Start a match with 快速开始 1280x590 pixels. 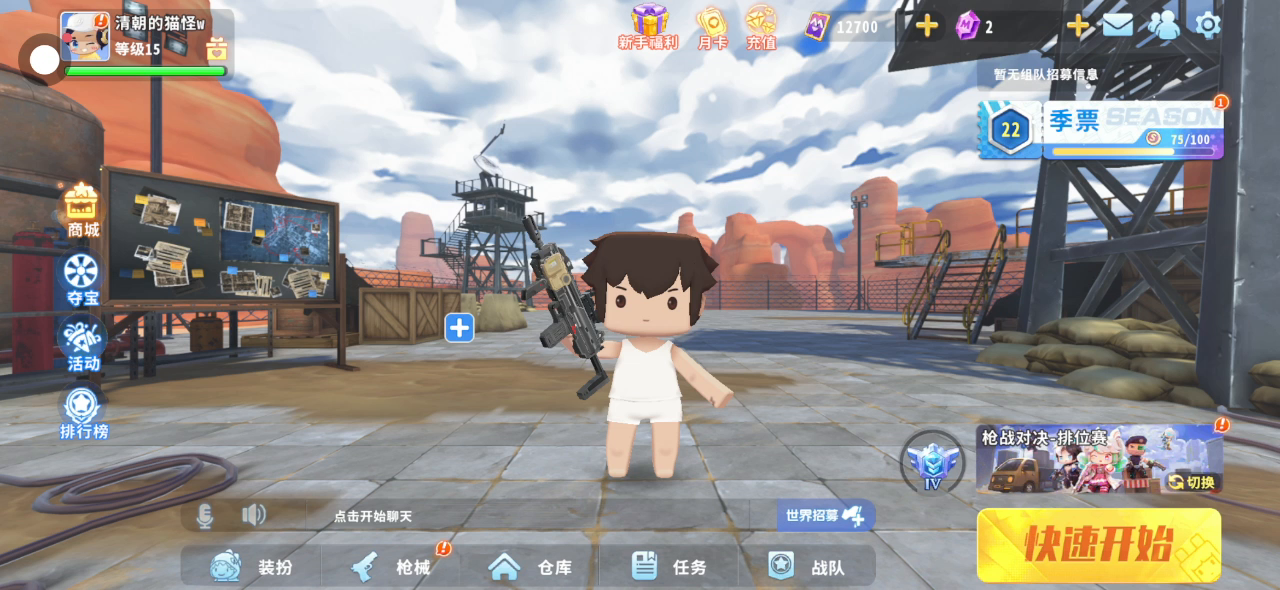[1098, 545]
